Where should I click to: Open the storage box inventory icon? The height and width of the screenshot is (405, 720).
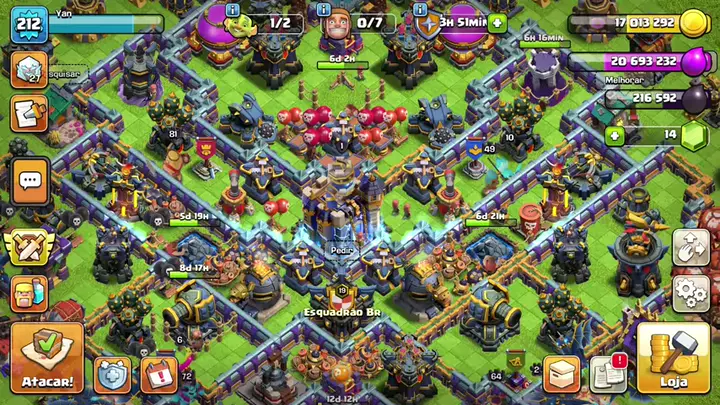(x=561, y=373)
